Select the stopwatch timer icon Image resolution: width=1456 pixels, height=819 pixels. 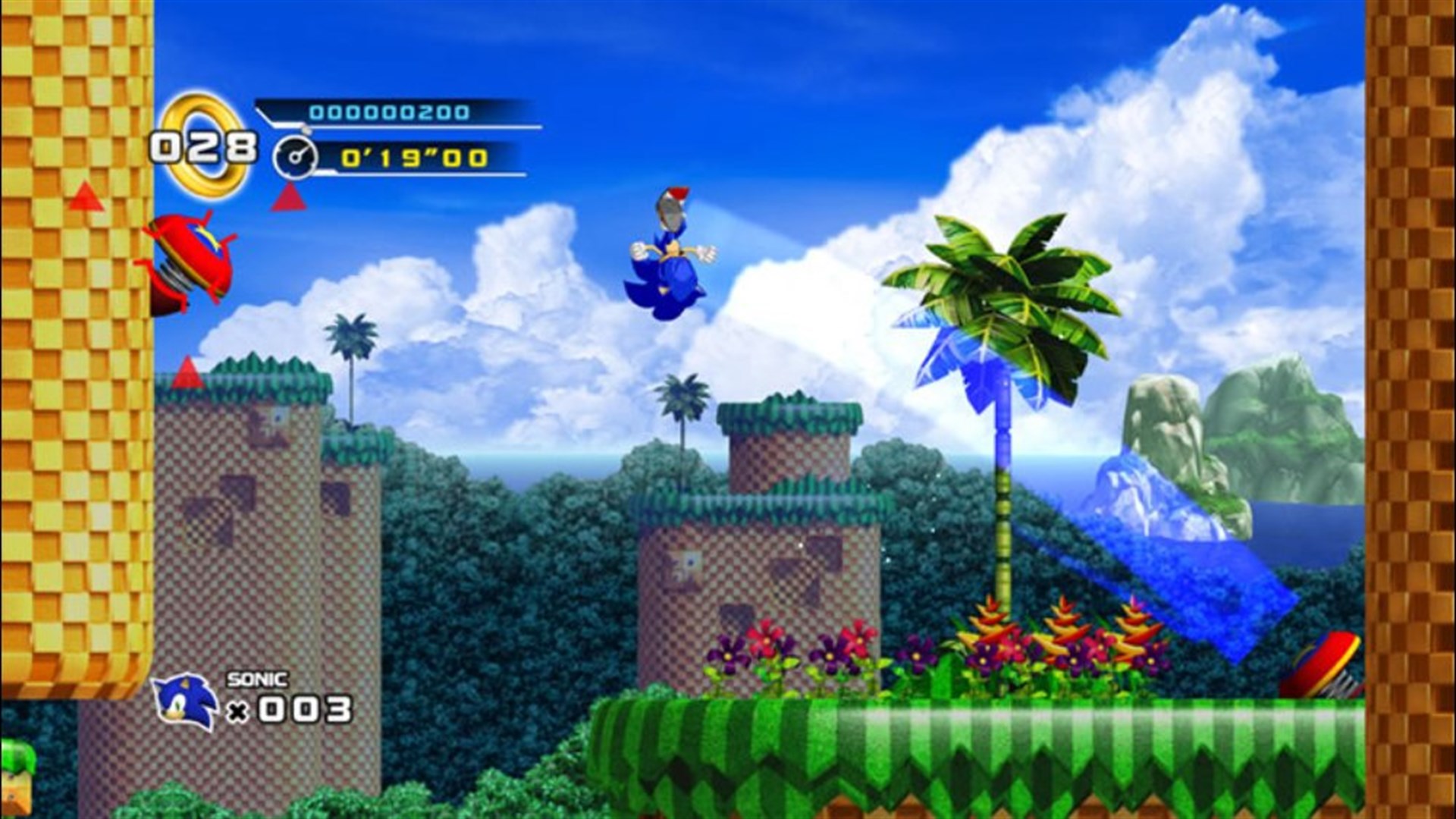[296, 157]
